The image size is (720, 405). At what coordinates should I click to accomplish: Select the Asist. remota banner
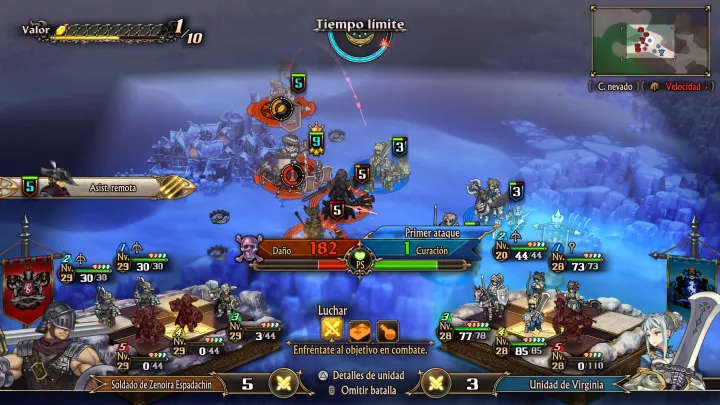[x=112, y=187]
